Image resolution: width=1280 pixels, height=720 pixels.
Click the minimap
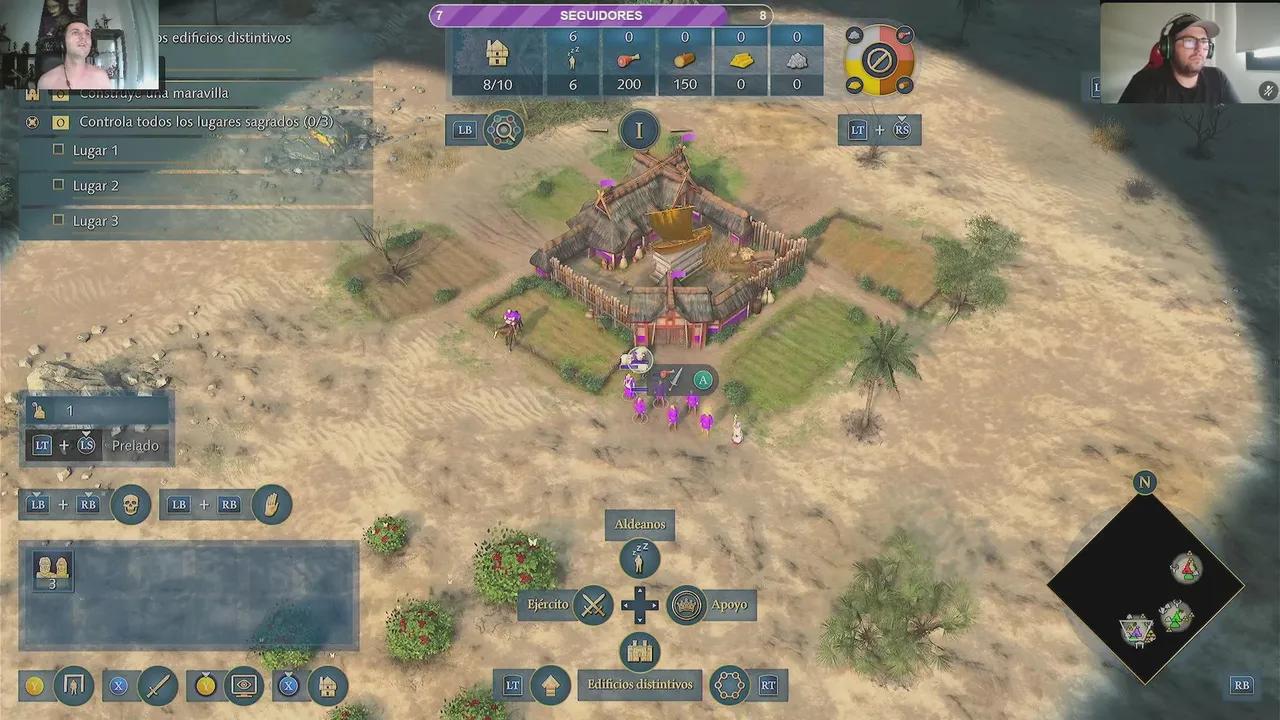click(x=1145, y=589)
